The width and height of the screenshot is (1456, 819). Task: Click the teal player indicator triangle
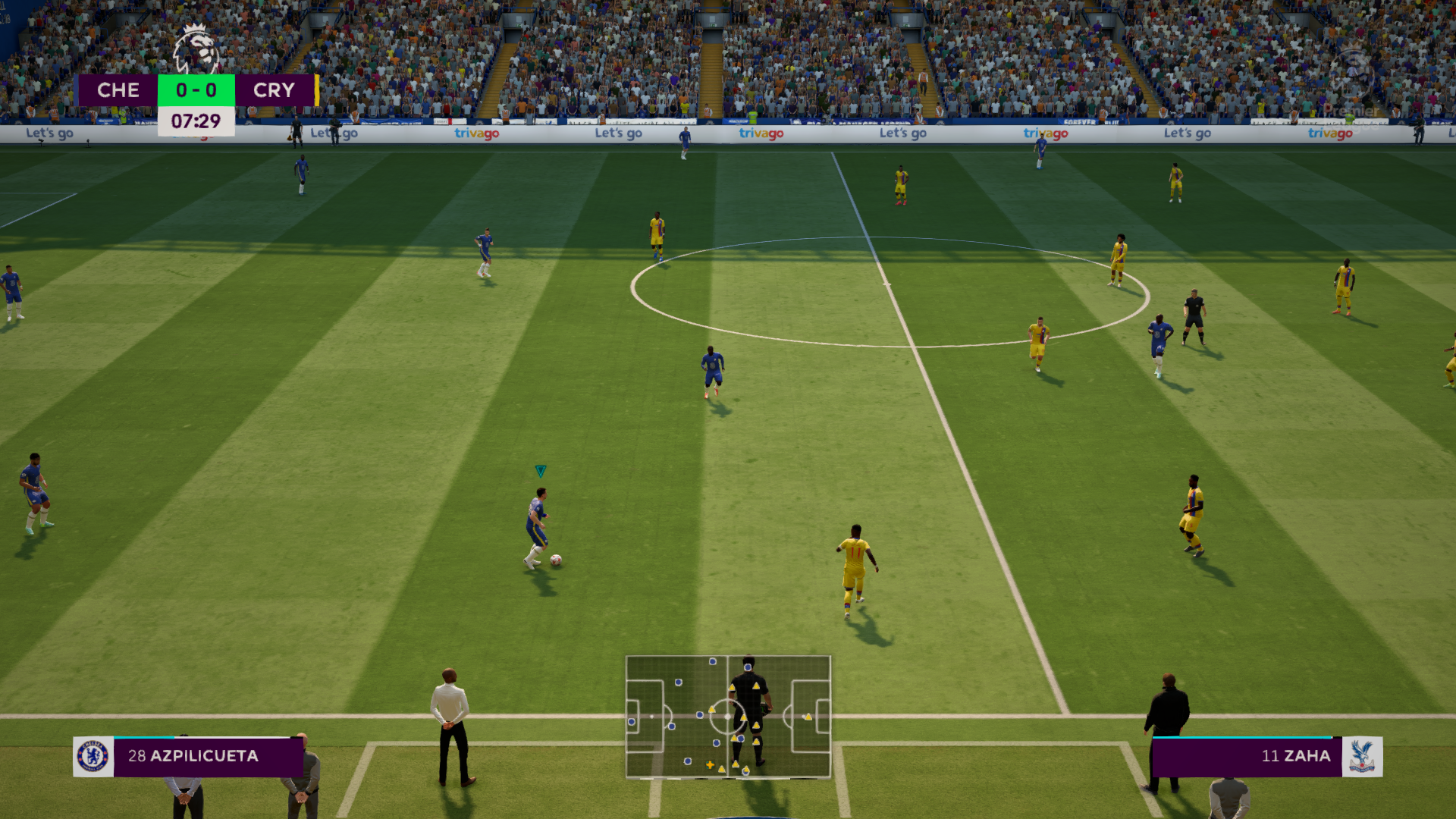[x=541, y=470]
